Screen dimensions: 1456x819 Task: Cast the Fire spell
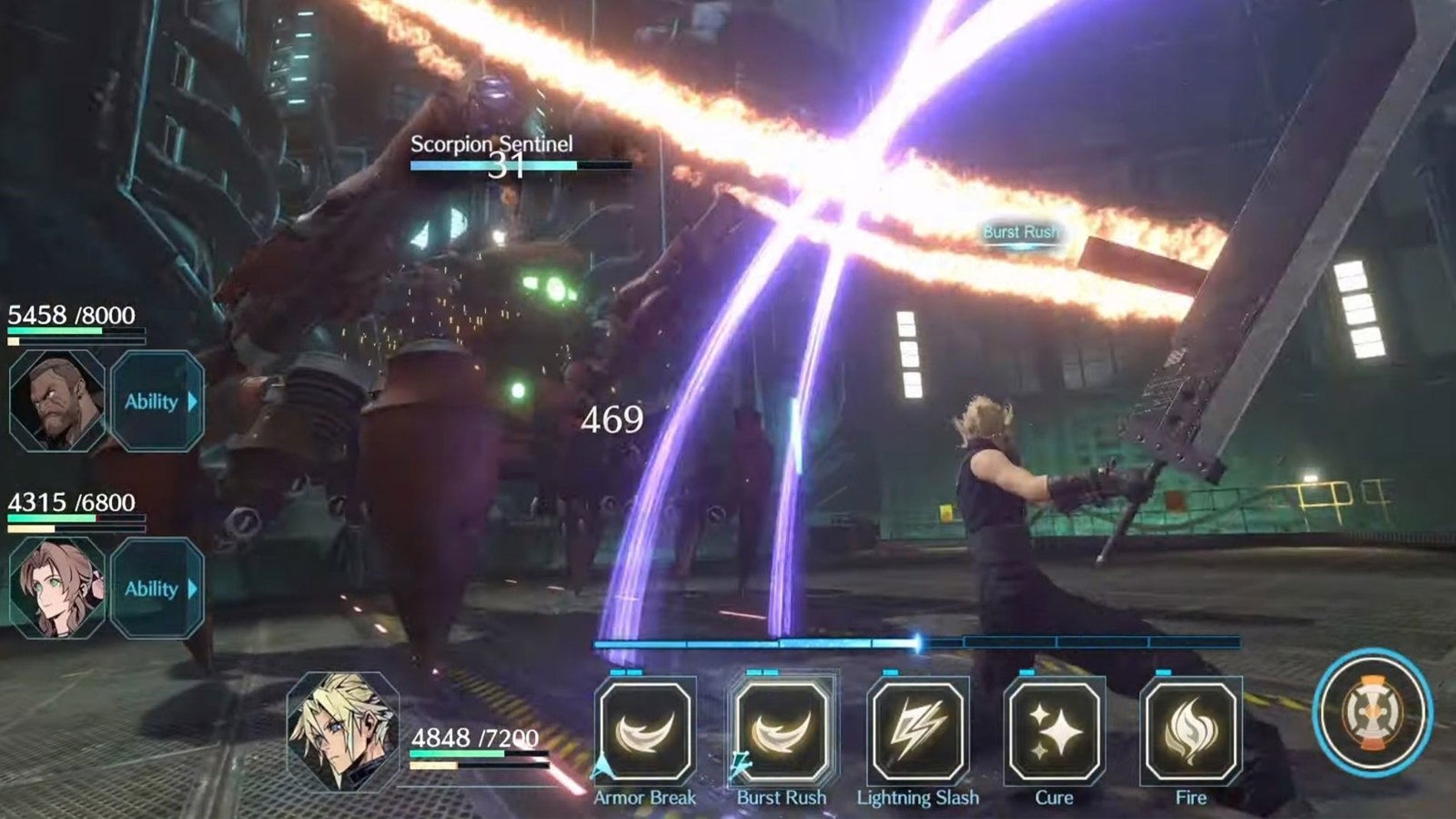1190,731
